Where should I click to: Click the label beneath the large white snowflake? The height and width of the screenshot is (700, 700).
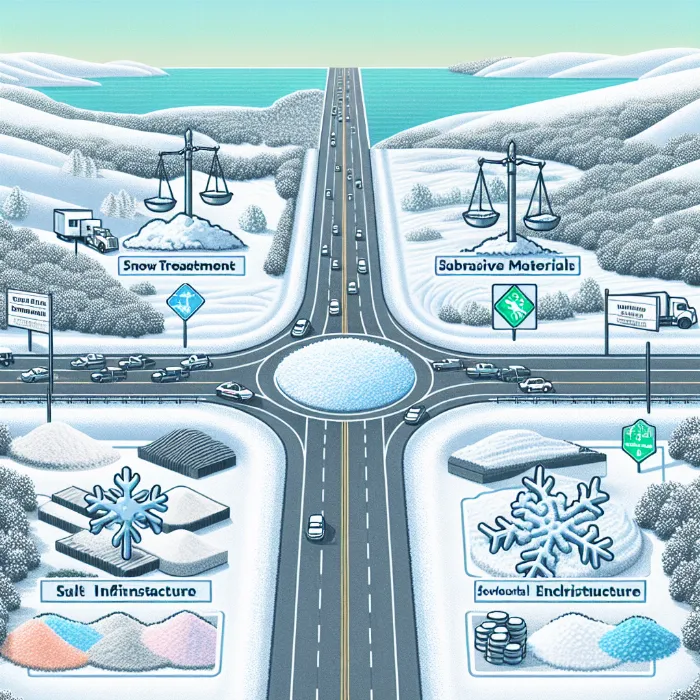click(556, 594)
